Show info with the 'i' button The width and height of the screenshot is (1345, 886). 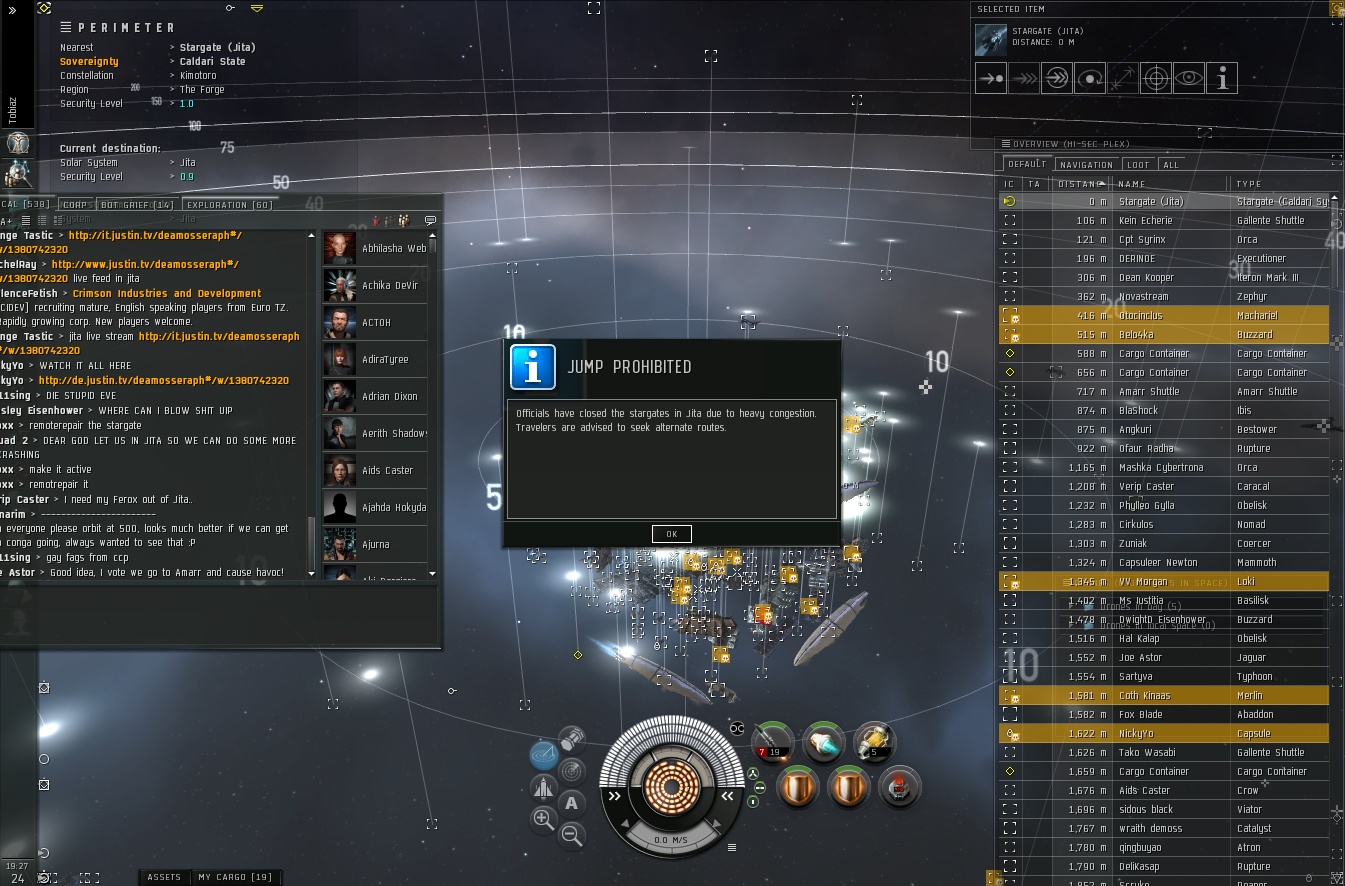pos(1221,78)
